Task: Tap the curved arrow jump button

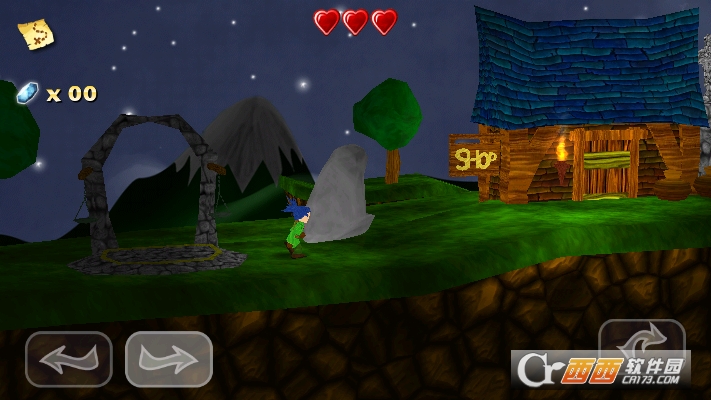Action: pyautogui.click(x=641, y=342)
